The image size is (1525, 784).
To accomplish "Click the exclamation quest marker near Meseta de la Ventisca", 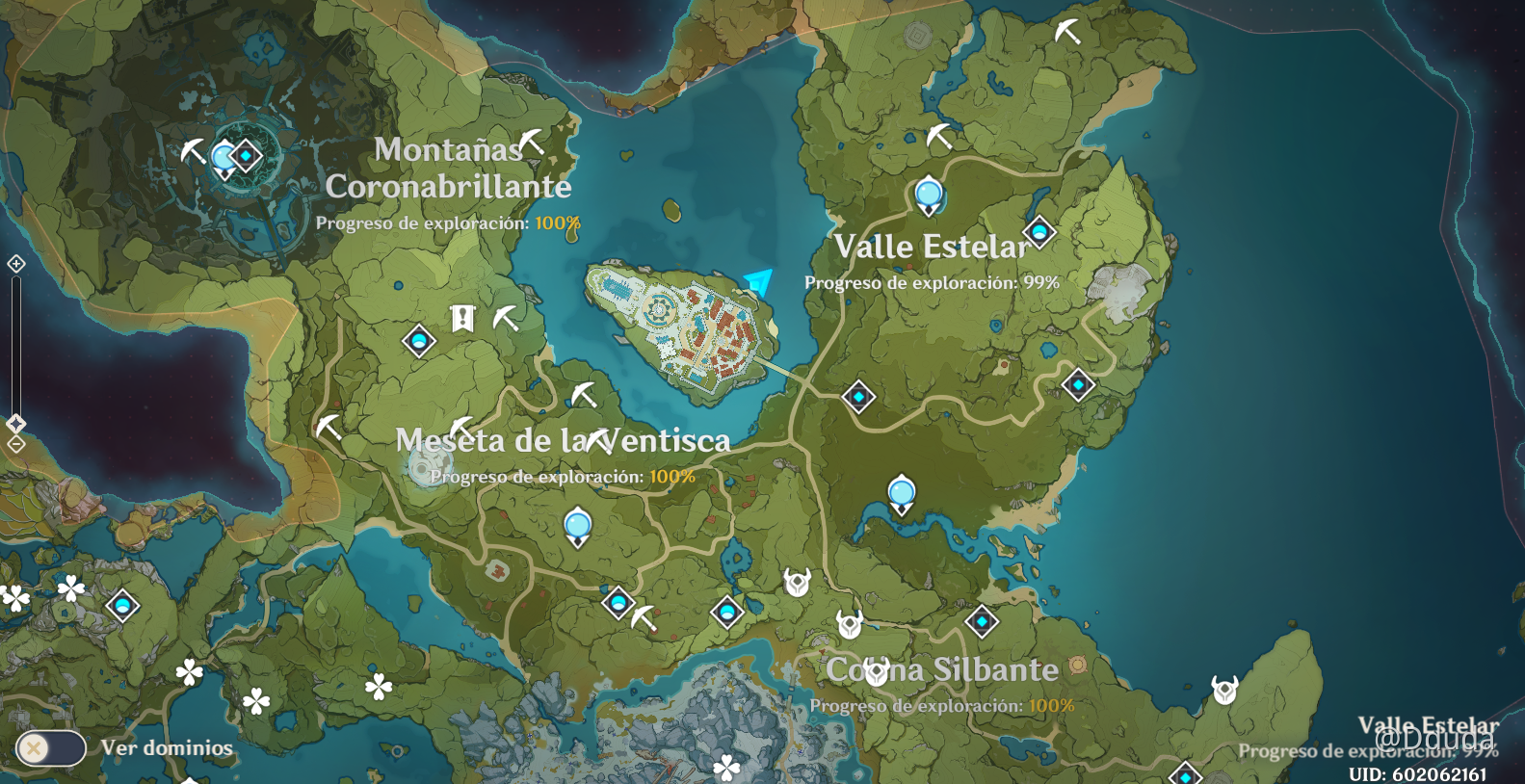I will [x=462, y=317].
